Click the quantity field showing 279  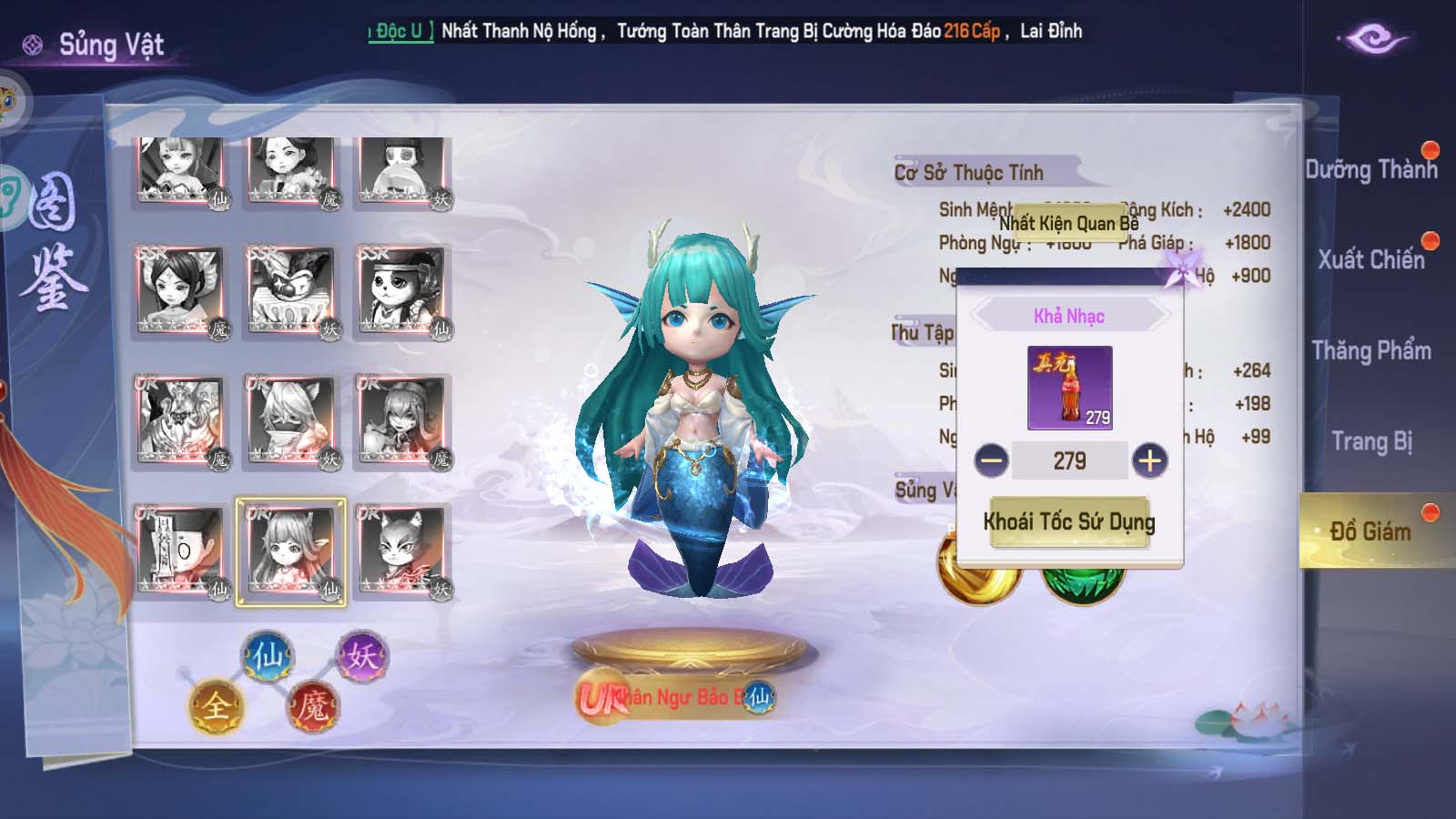coord(1069,460)
